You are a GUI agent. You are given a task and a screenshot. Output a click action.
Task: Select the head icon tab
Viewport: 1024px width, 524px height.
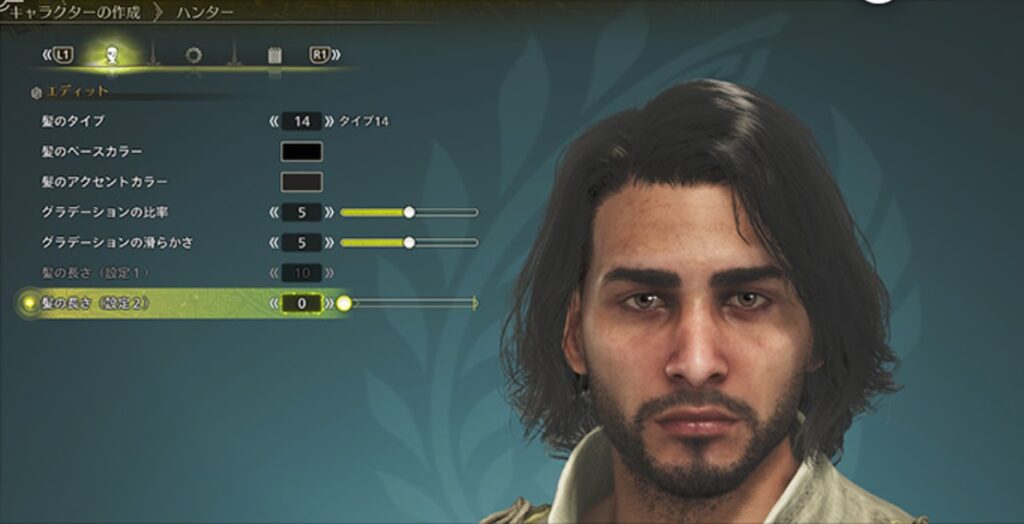click(x=112, y=55)
